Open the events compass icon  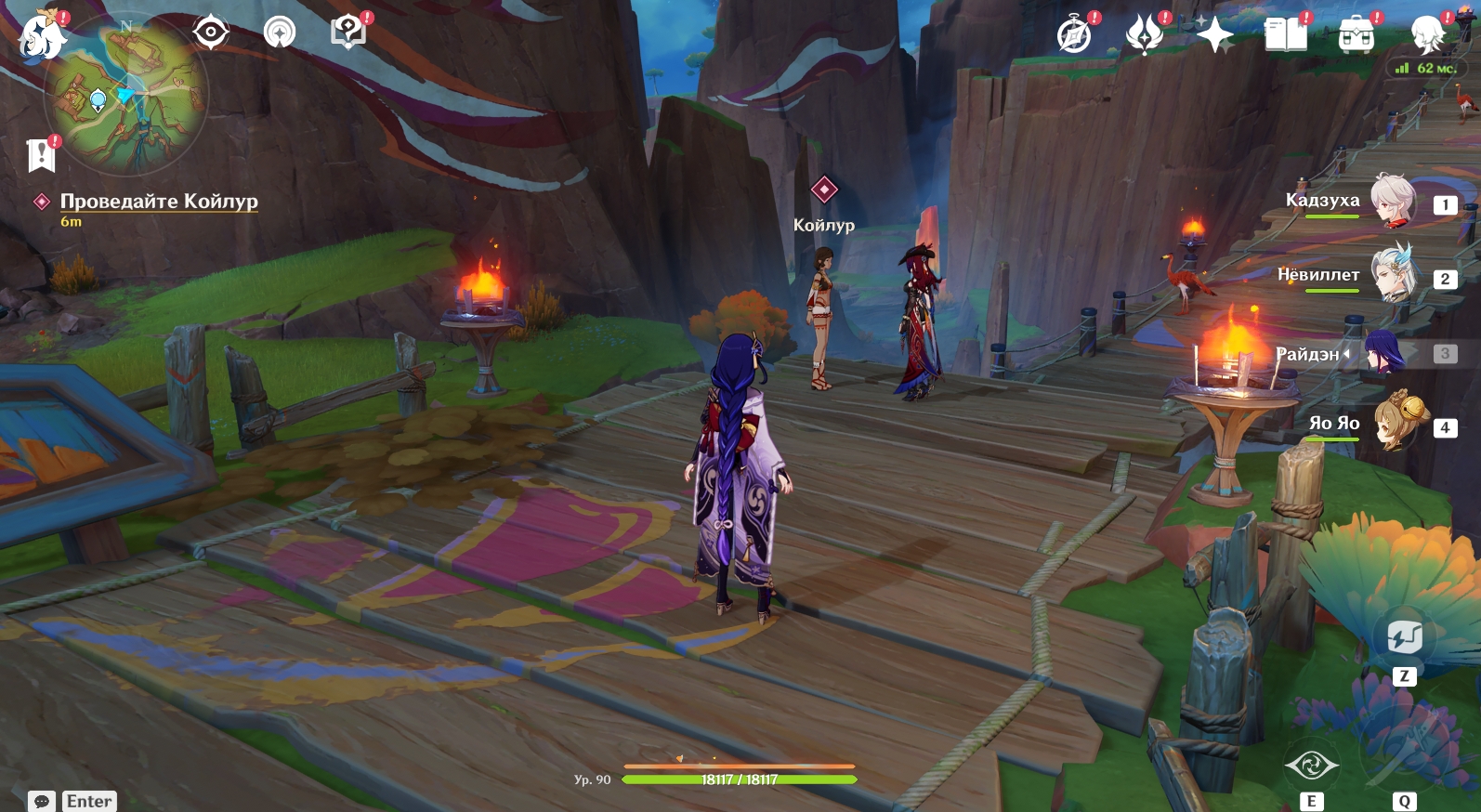pos(1075,35)
